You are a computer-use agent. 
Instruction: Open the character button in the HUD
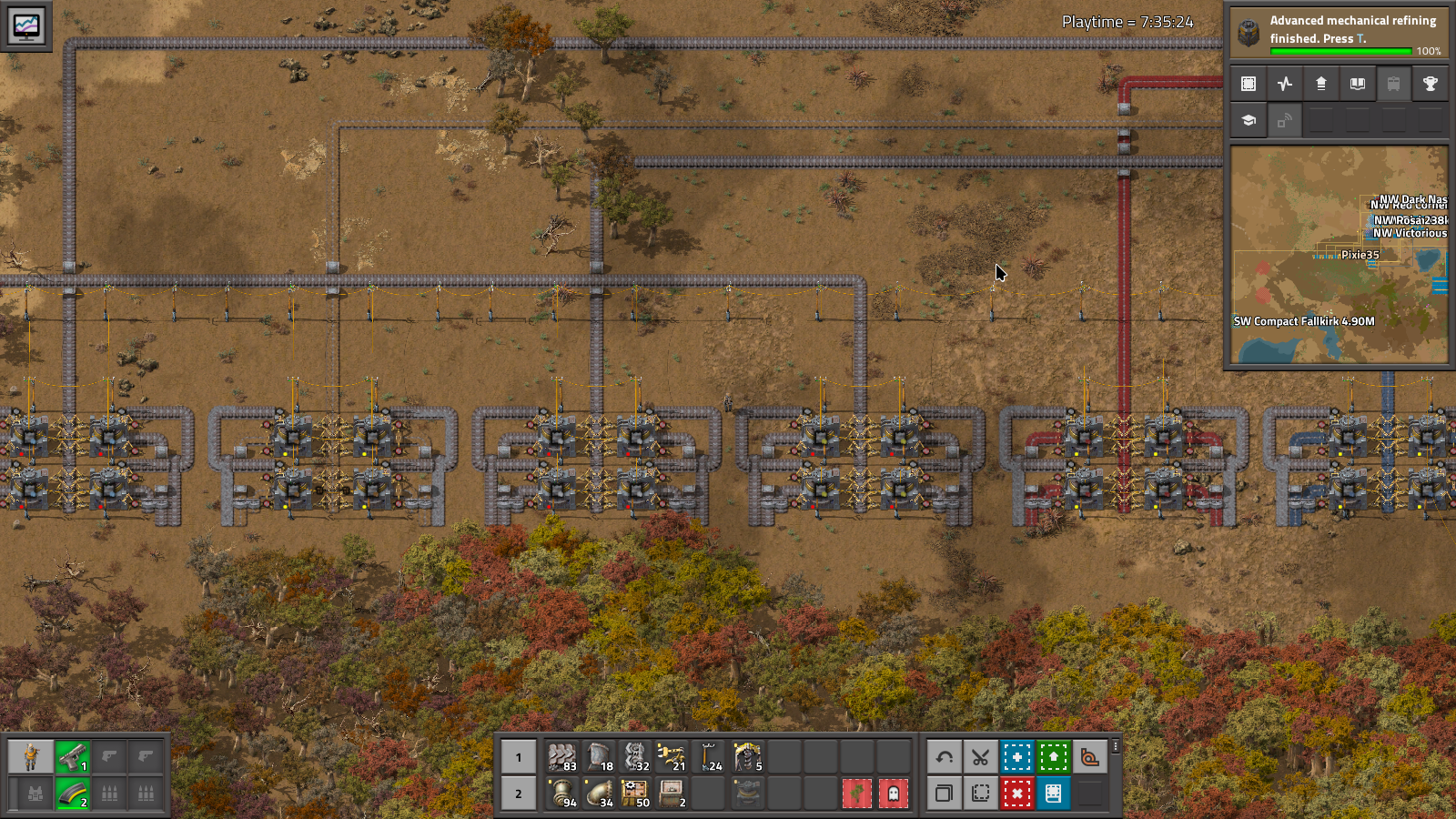tap(31, 757)
